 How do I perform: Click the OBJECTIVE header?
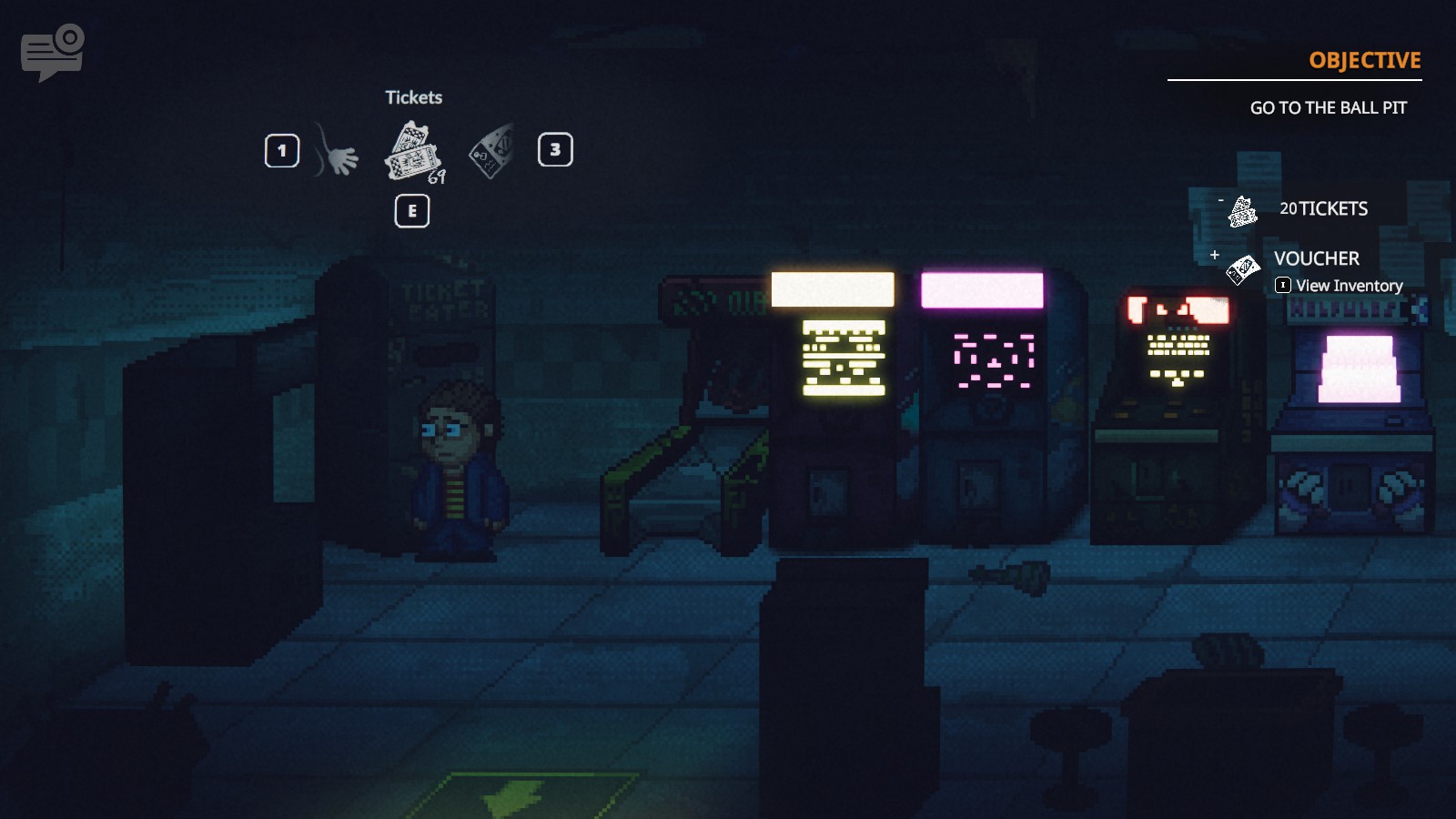[x=1364, y=61]
